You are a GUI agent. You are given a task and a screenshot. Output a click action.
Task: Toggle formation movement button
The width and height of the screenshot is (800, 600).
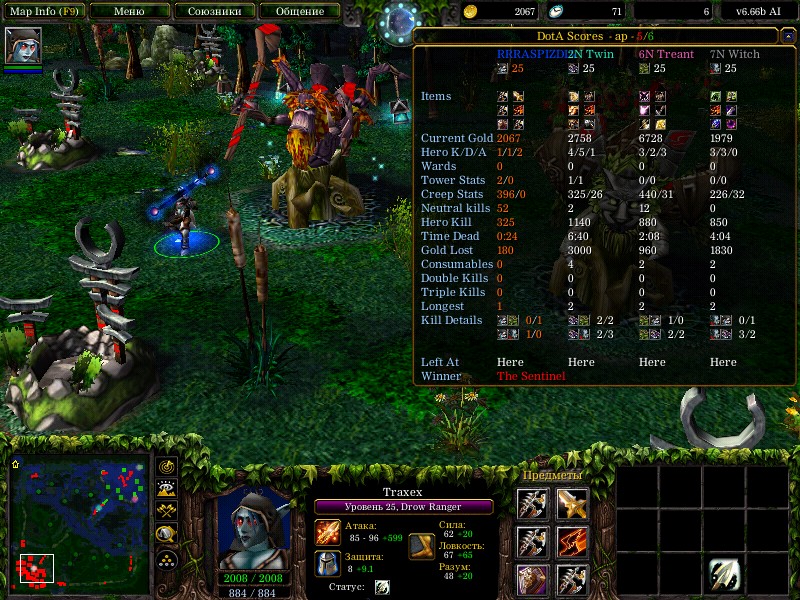click(x=166, y=558)
